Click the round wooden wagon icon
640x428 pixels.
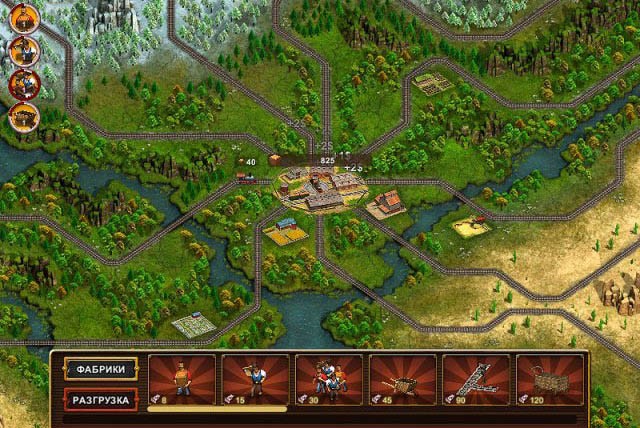tap(23, 116)
